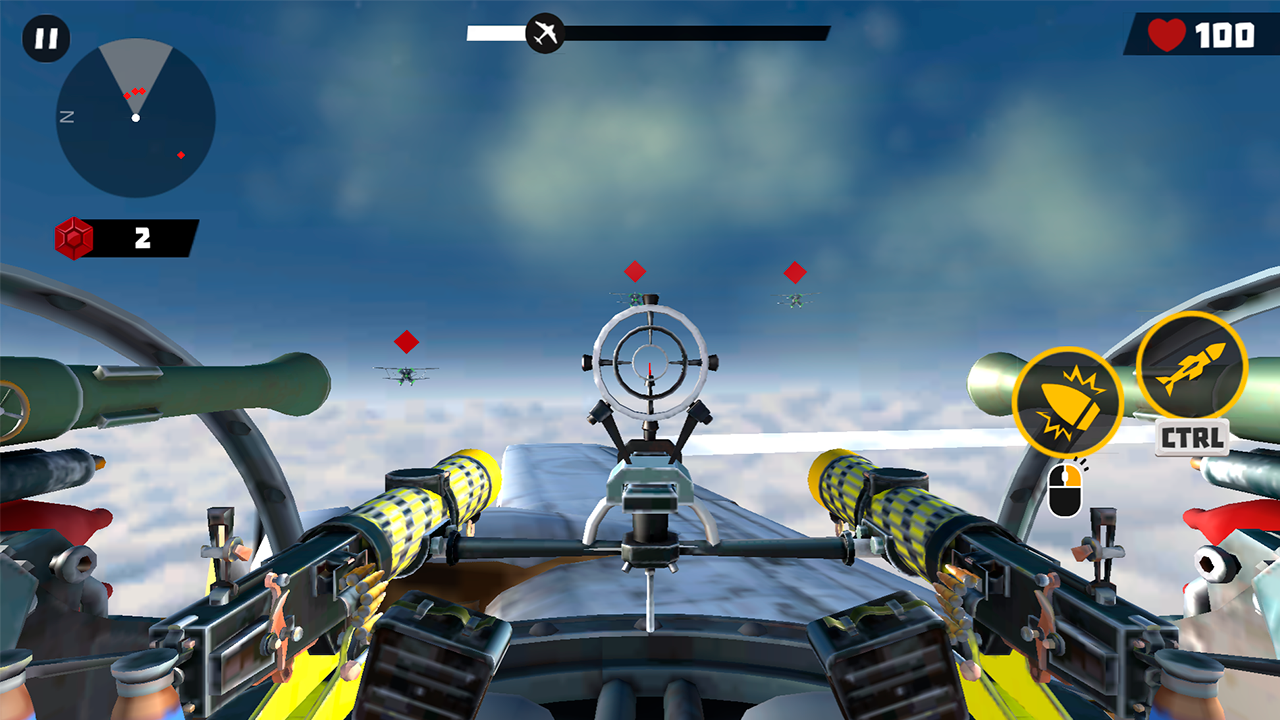Click the N compass label on the radar

[67, 116]
